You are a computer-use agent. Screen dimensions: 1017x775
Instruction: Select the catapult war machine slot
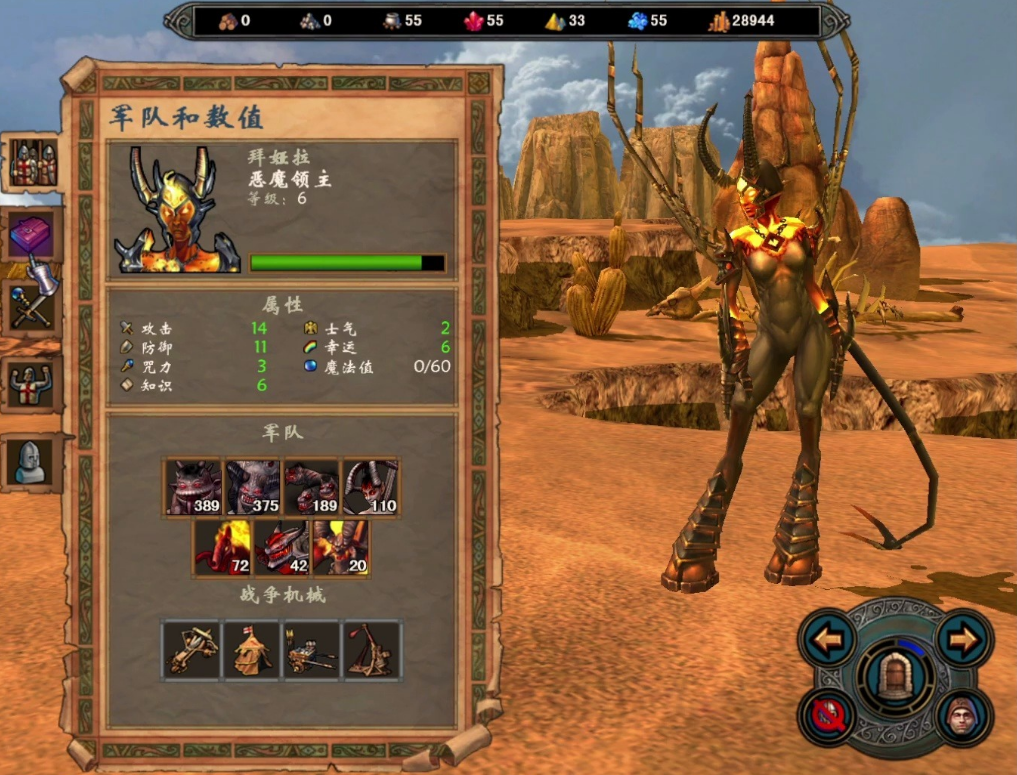click(372, 650)
